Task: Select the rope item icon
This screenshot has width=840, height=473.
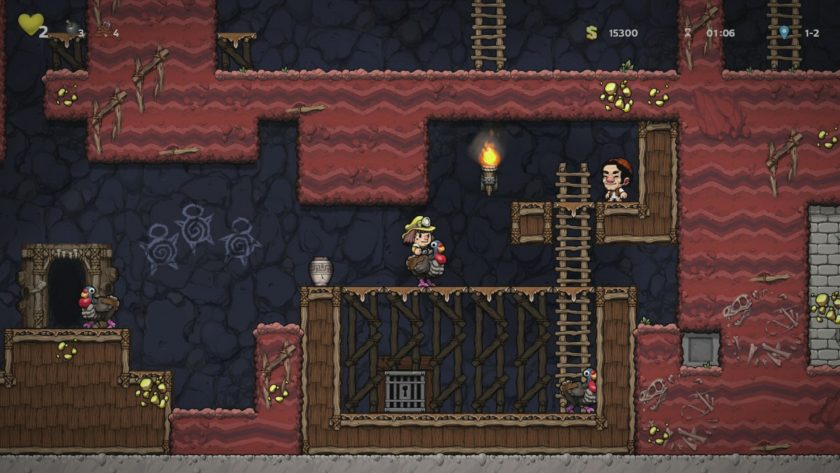Action: pyautogui.click(x=103, y=29)
